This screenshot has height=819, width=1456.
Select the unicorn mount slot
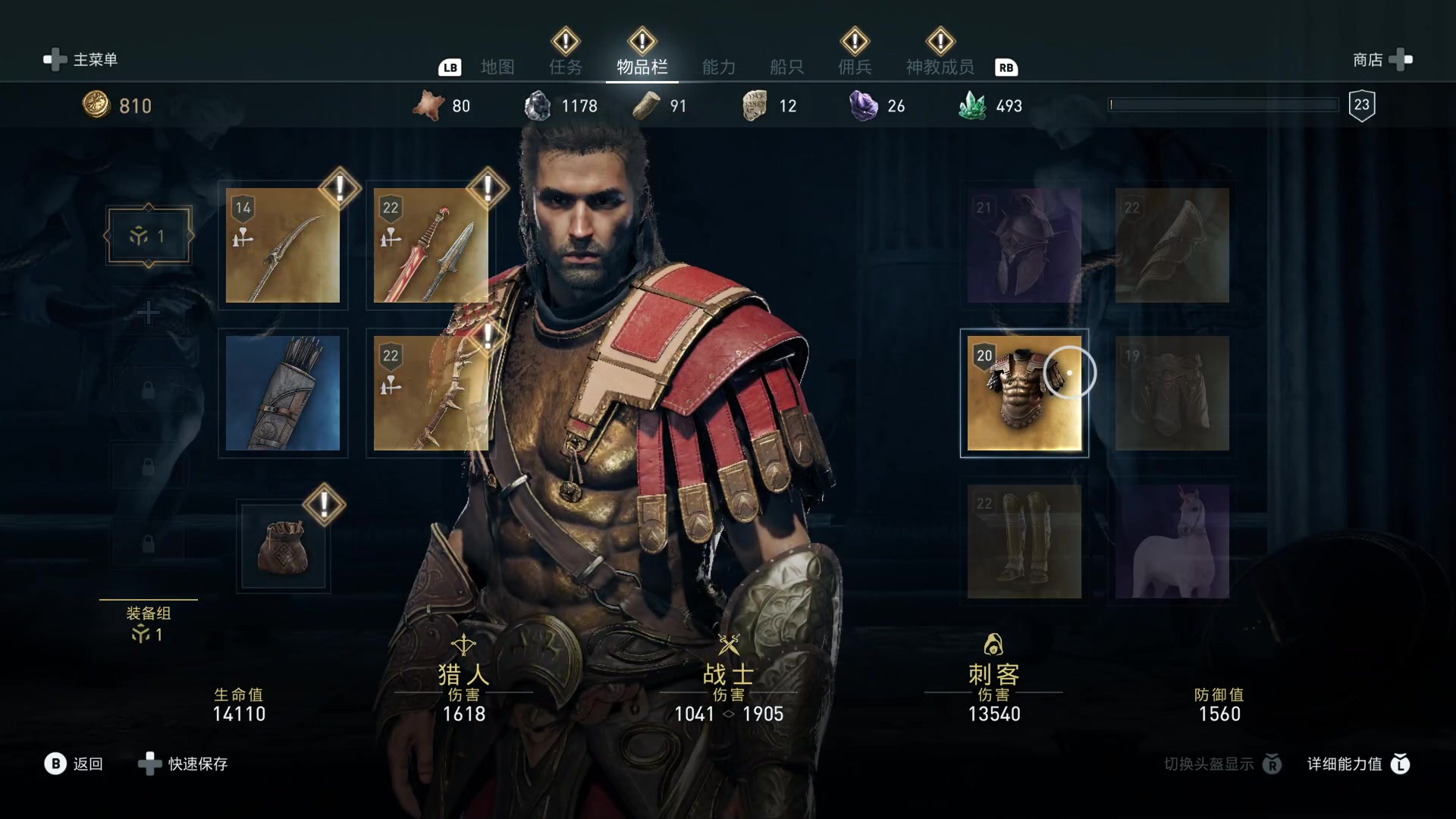(1172, 541)
